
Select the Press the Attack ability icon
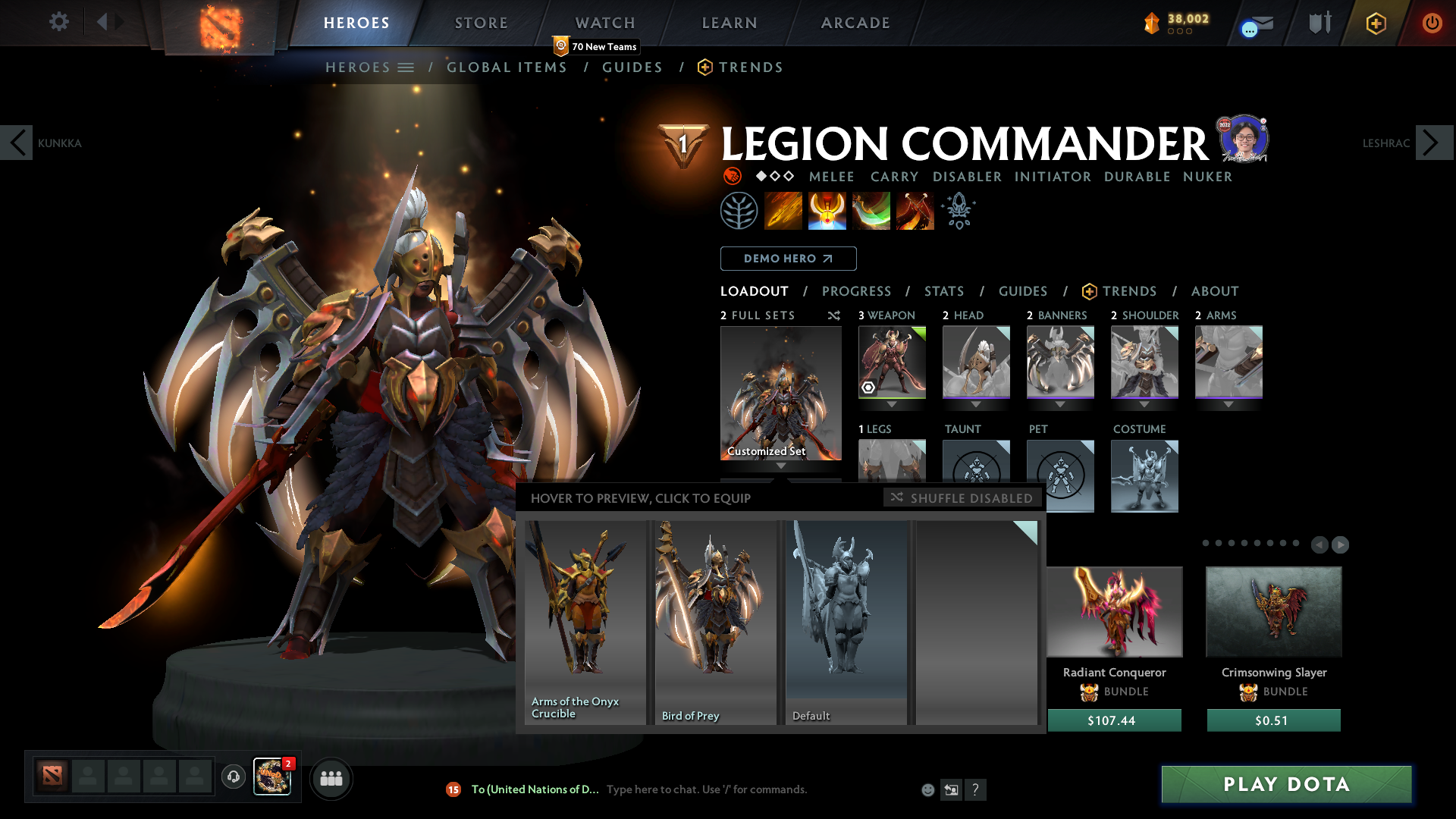[827, 210]
